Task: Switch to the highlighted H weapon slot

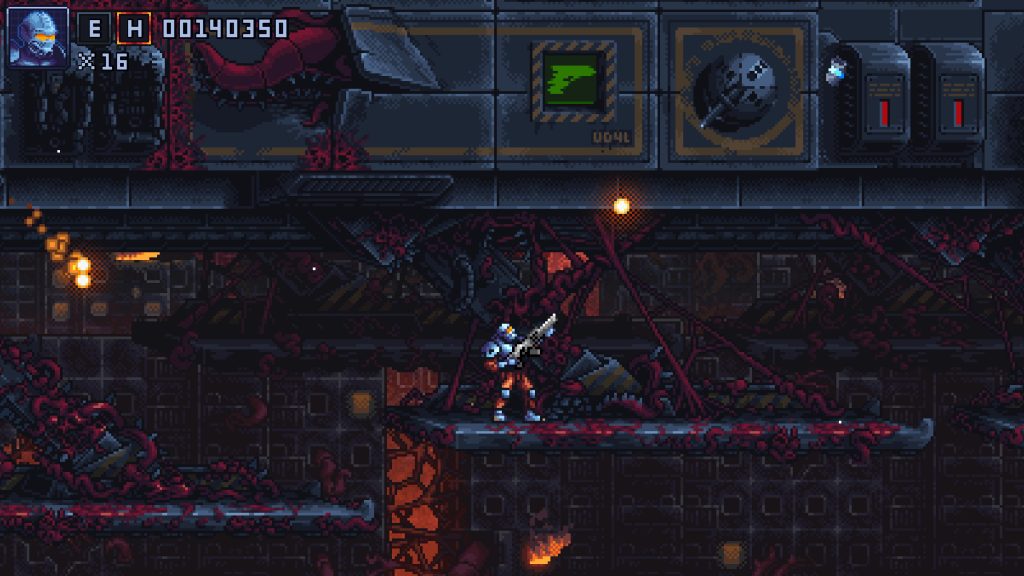Action: click(133, 28)
